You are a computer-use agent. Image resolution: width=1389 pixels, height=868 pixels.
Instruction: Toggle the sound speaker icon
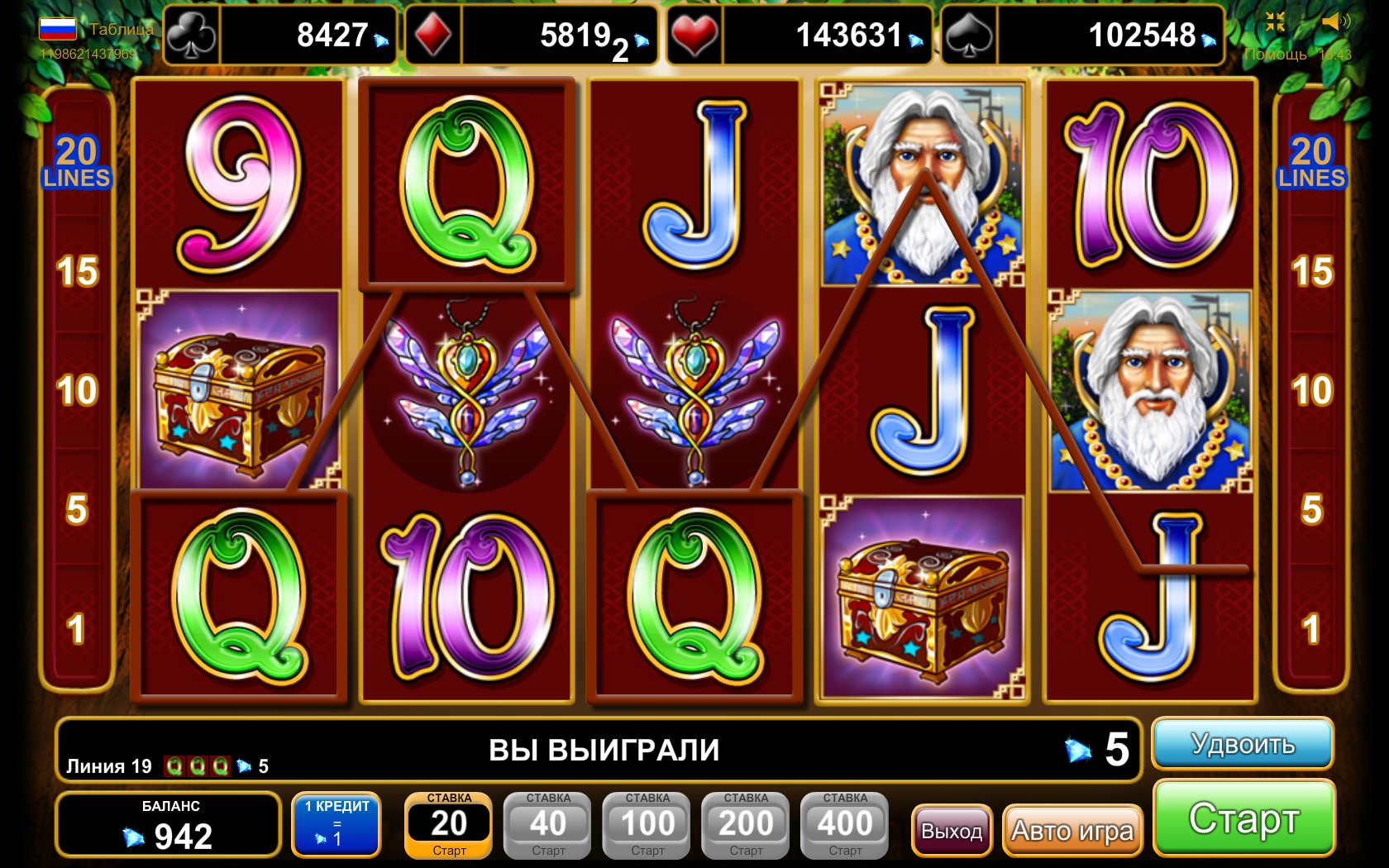tap(1334, 22)
